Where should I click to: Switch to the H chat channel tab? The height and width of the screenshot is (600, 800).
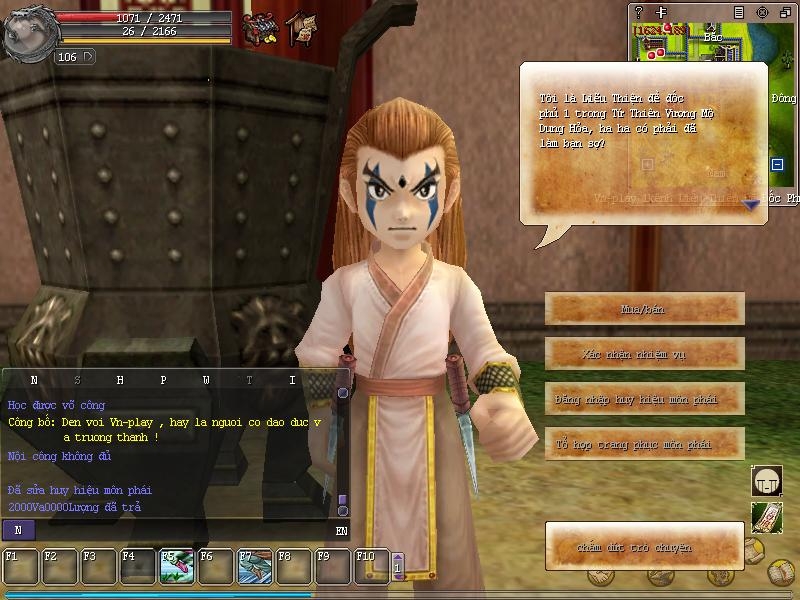coord(120,380)
